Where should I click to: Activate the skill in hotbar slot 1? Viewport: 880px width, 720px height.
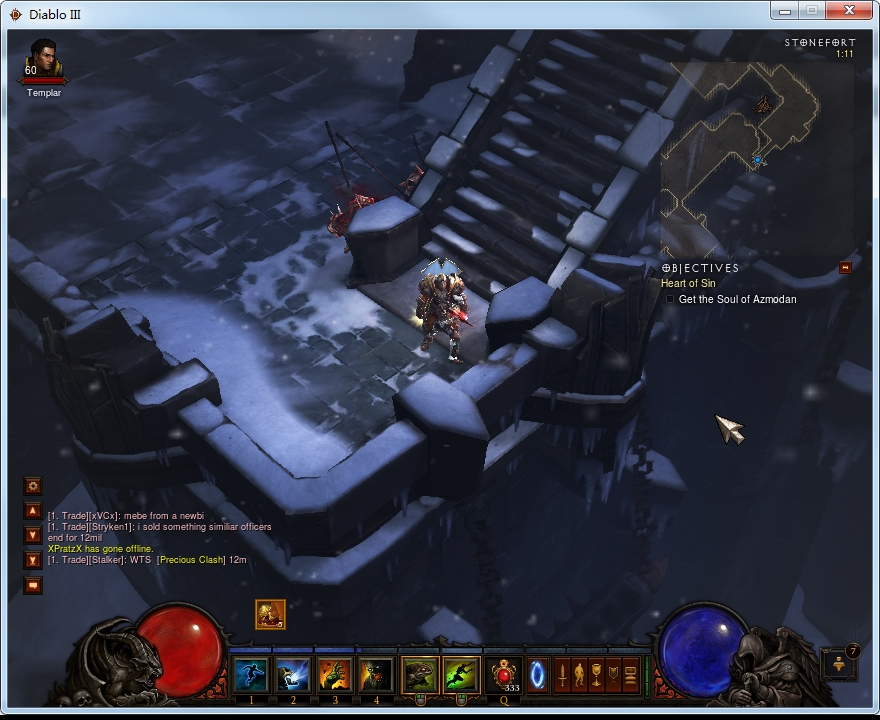click(x=251, y=676)
